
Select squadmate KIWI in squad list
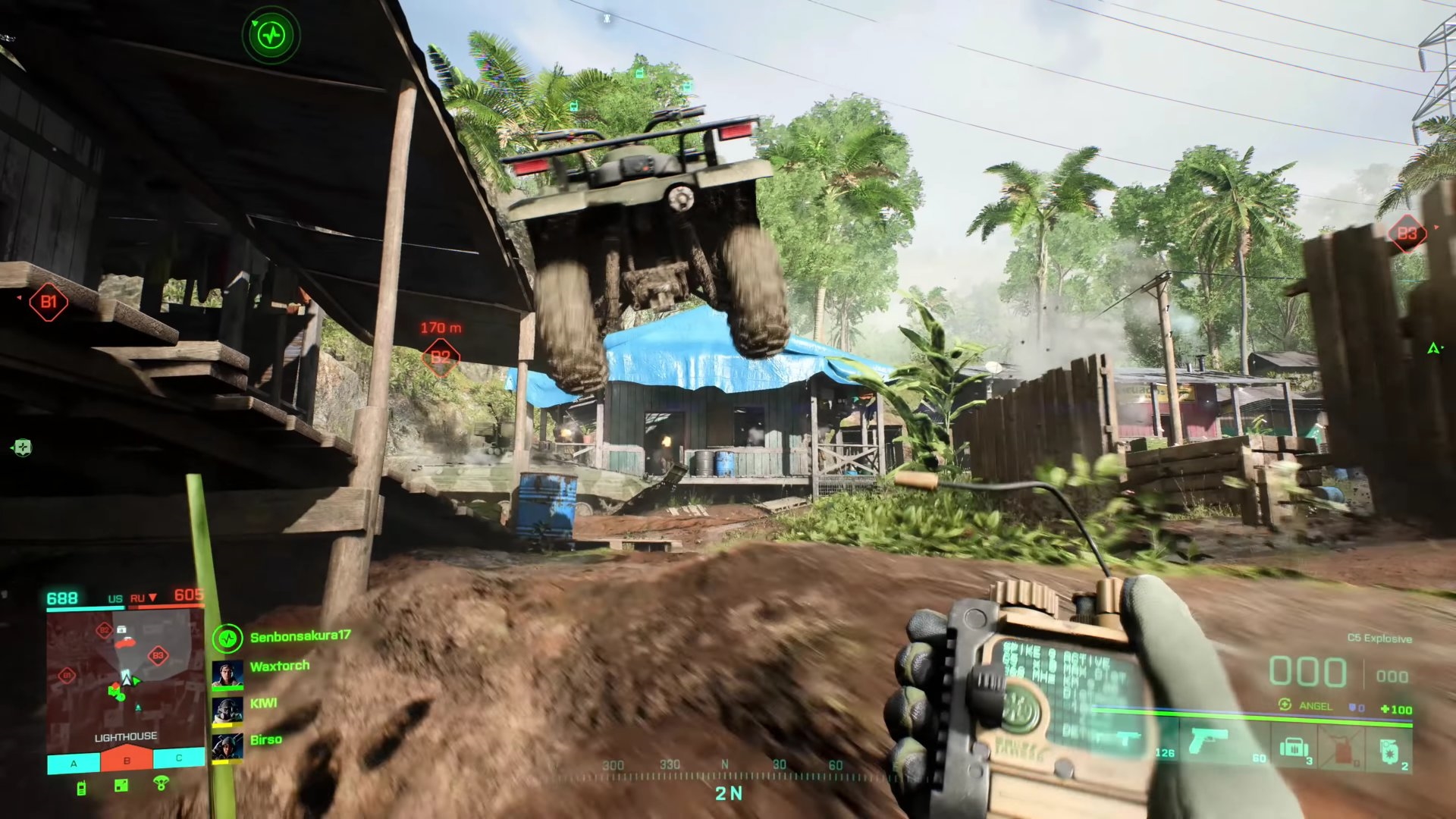263,704
